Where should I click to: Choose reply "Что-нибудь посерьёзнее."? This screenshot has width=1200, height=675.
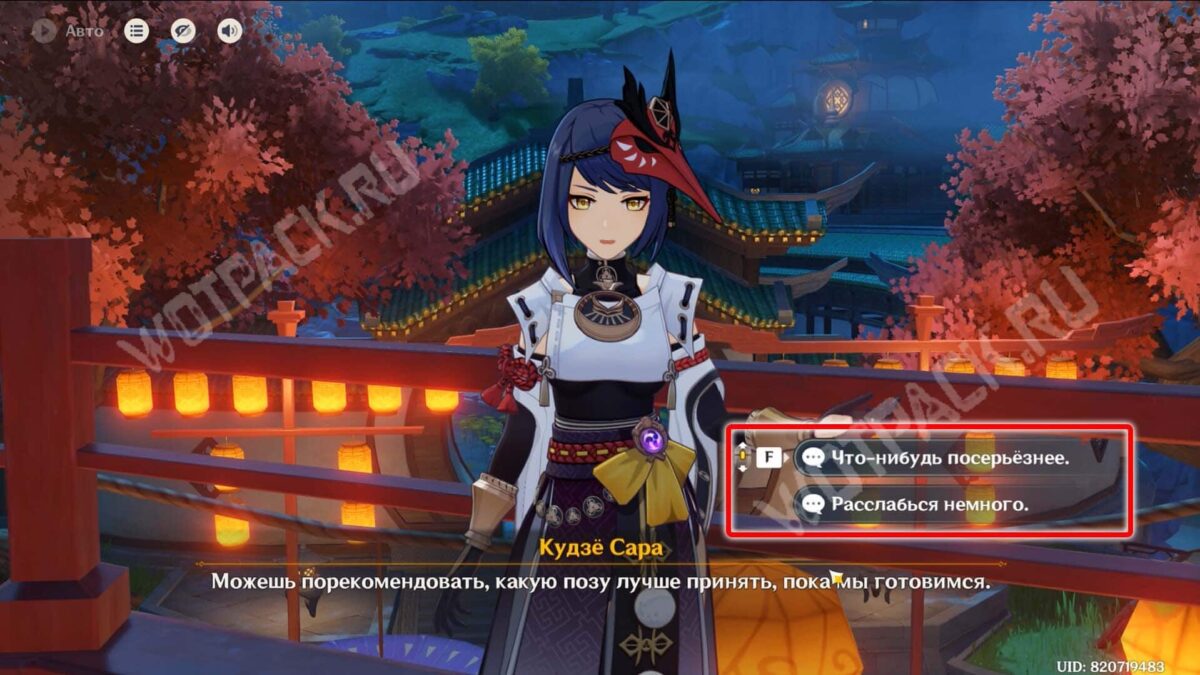[x=938, y=458]
